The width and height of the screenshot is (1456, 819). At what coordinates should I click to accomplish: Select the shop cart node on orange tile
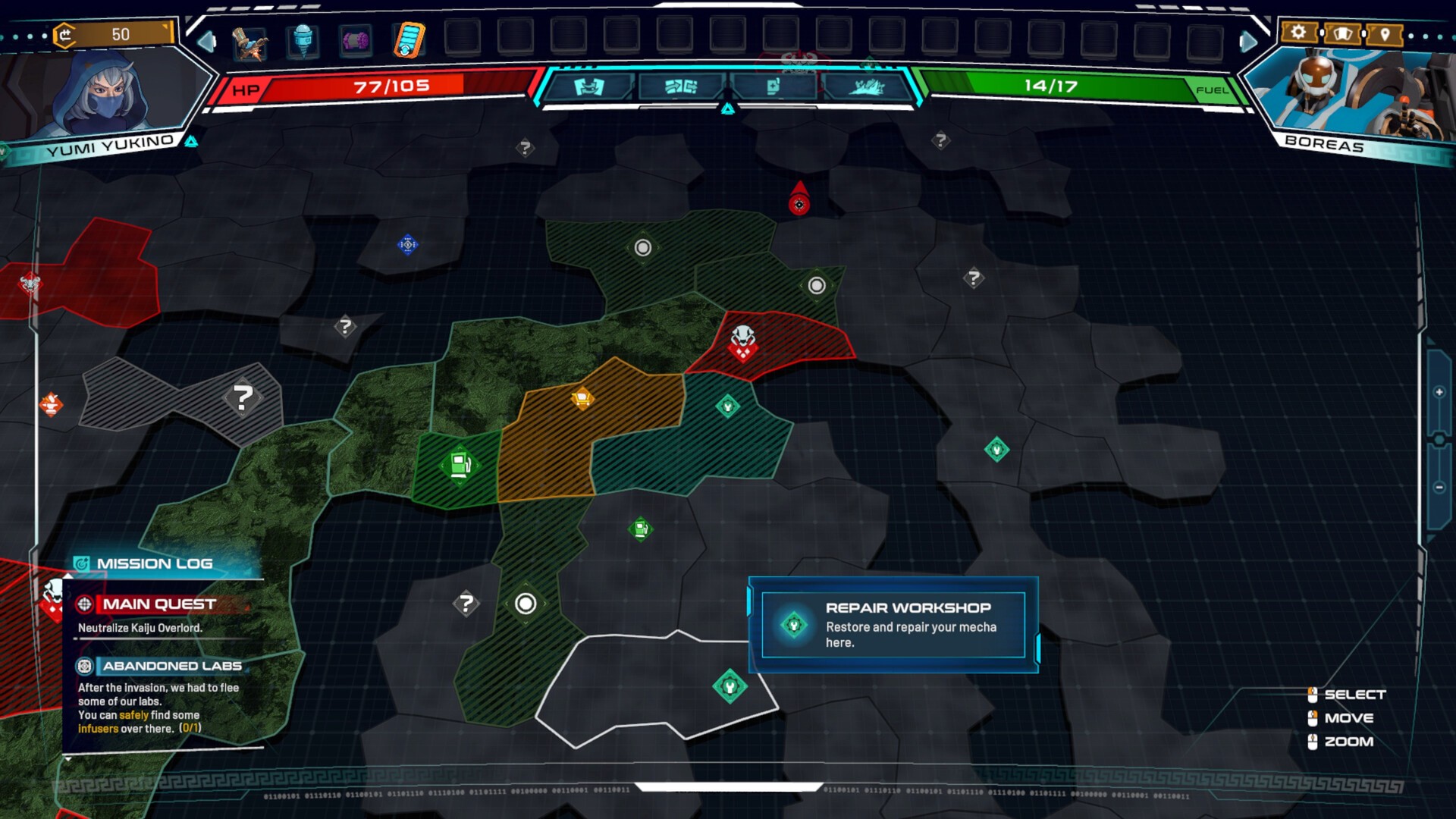pos(582,397)
